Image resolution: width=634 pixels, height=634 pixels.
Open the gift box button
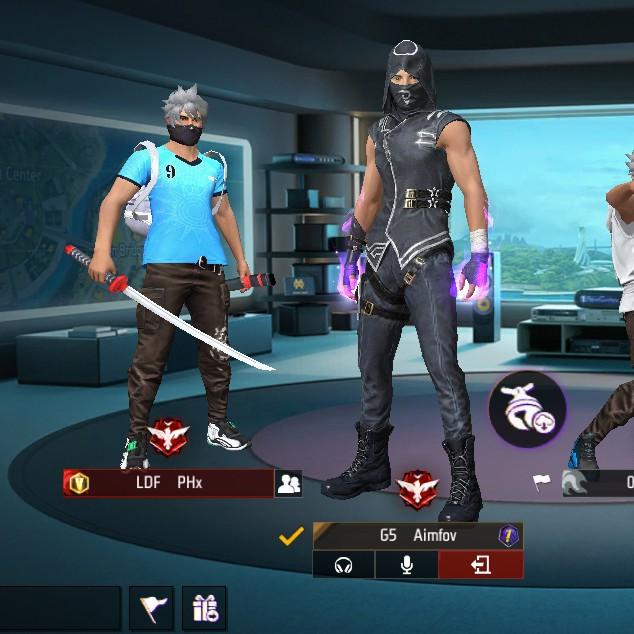(x=205, y=608)
